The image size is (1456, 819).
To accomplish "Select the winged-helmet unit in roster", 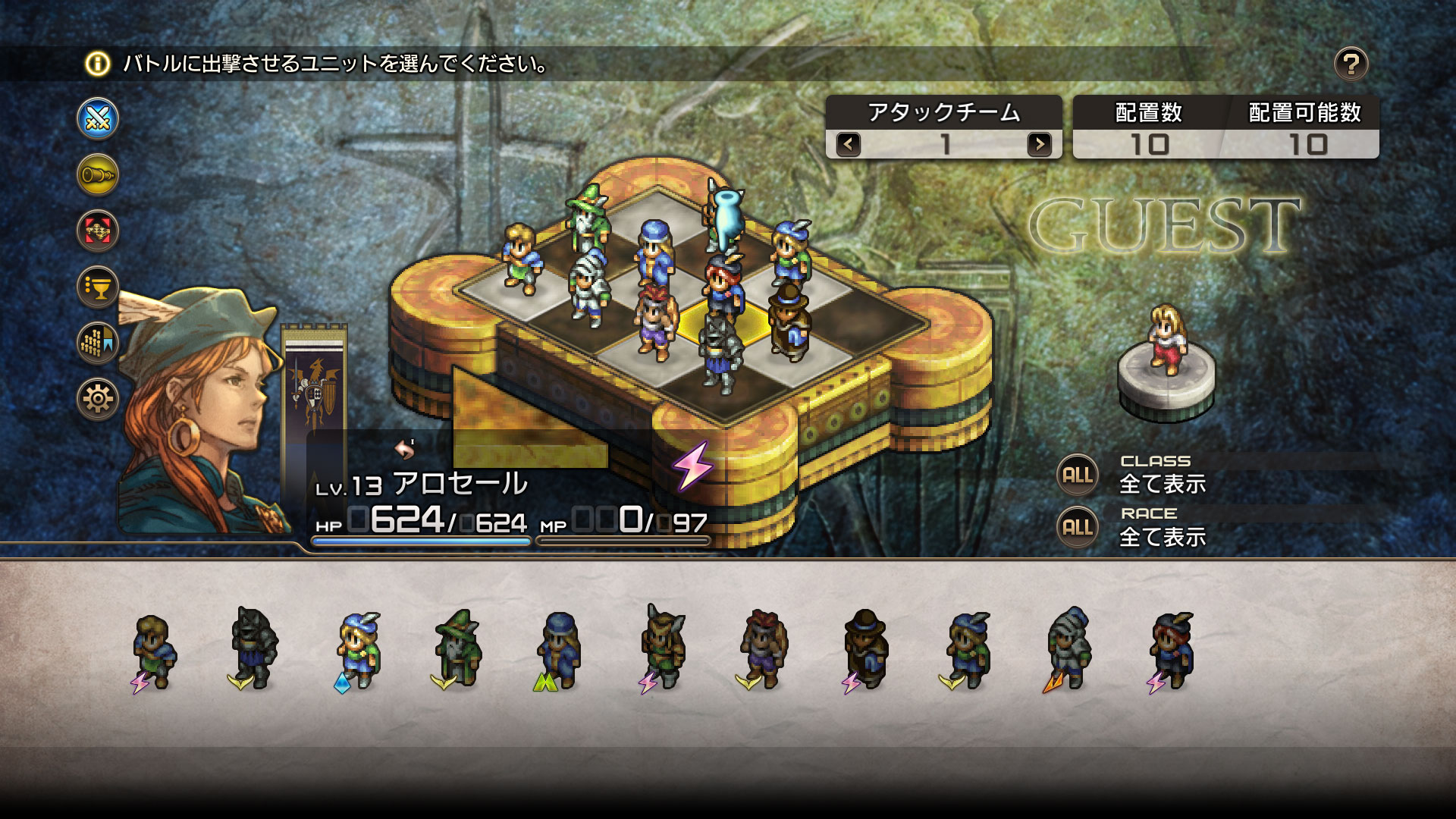I will click(662, 648).
